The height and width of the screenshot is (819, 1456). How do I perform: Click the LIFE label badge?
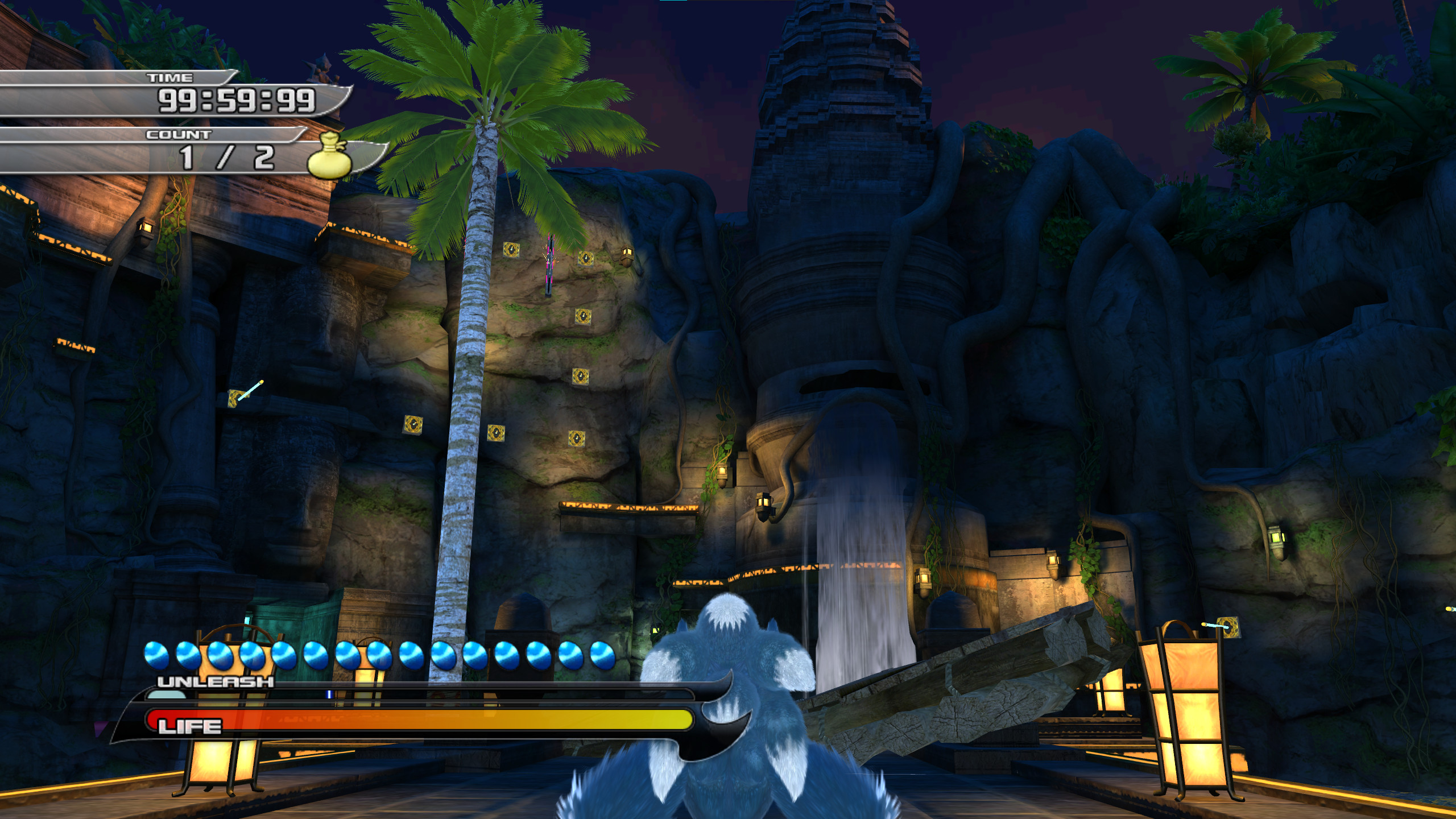point(188,726)
